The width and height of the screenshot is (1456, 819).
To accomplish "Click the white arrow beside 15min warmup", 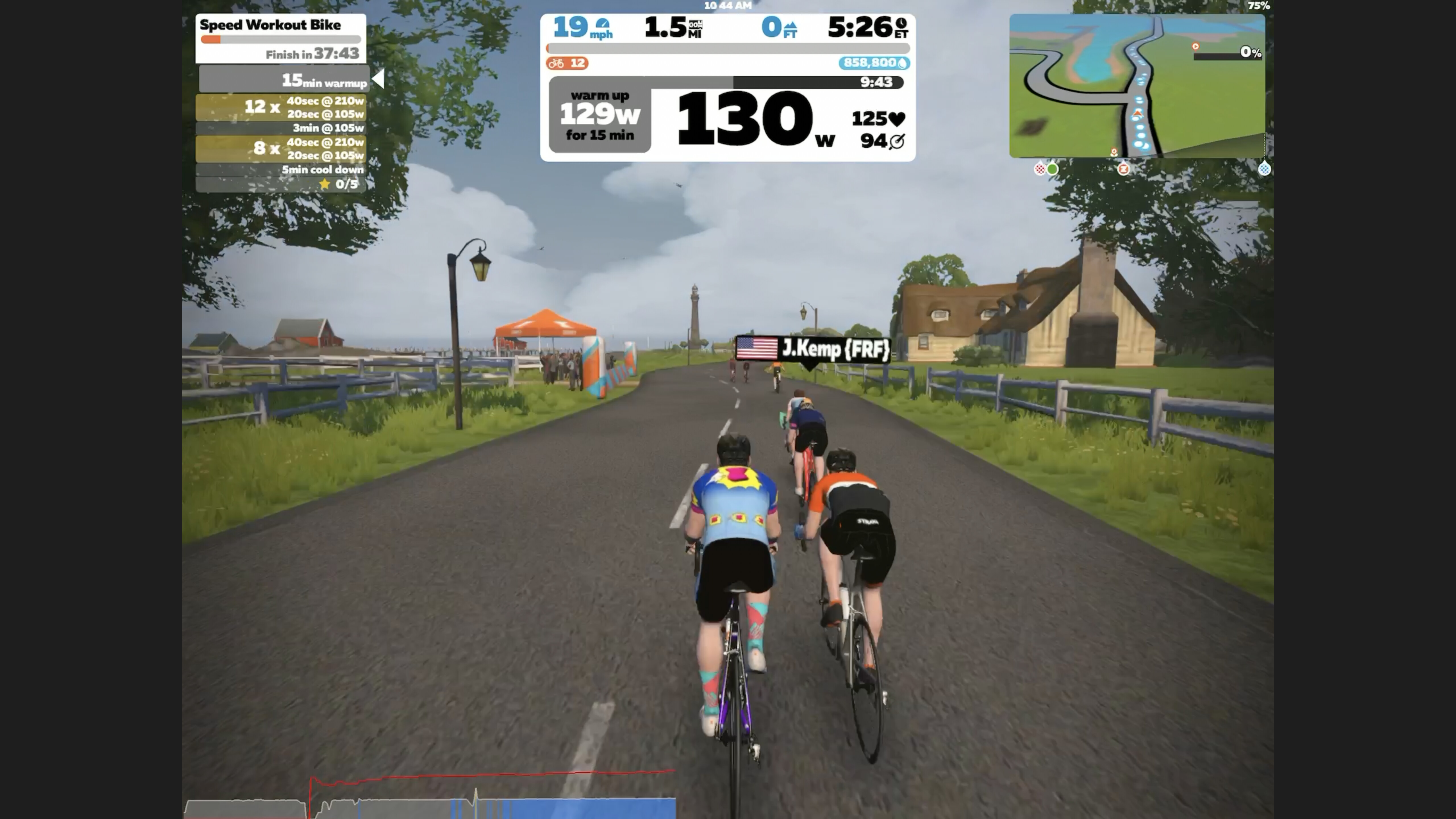I will (x=379, y=79).
